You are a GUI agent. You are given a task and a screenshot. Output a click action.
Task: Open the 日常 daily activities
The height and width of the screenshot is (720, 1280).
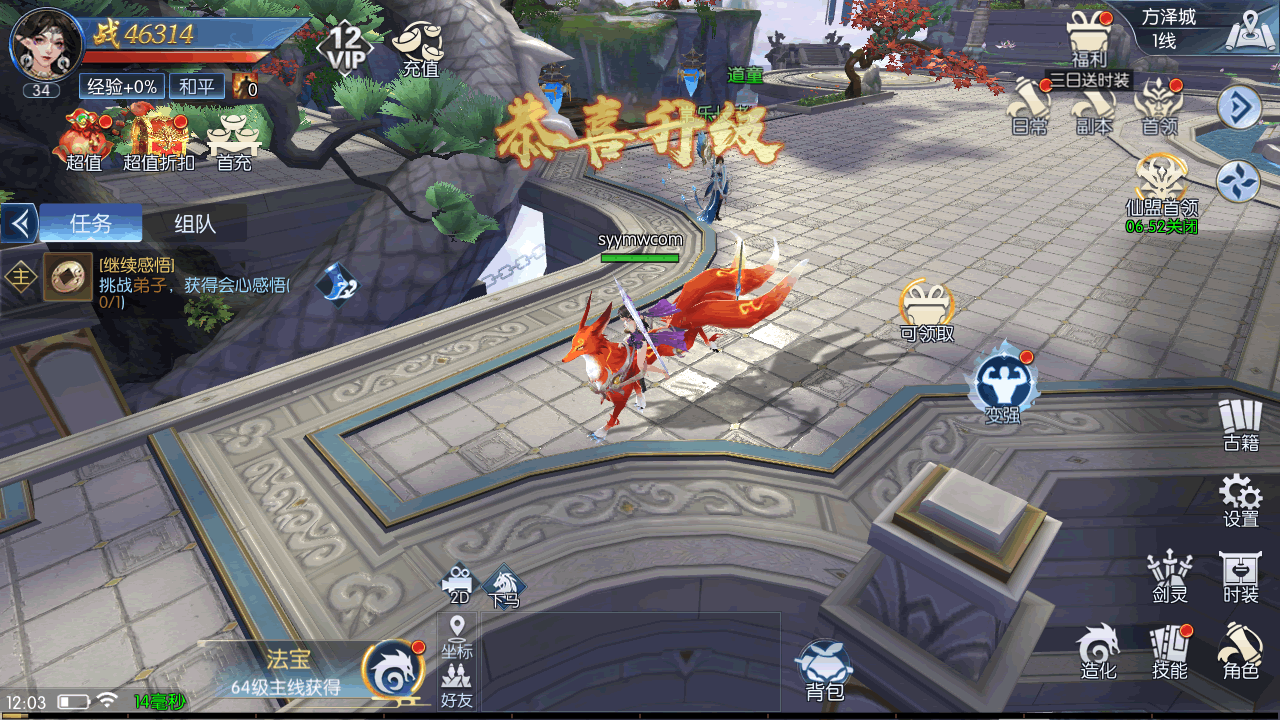[1030, 107]
